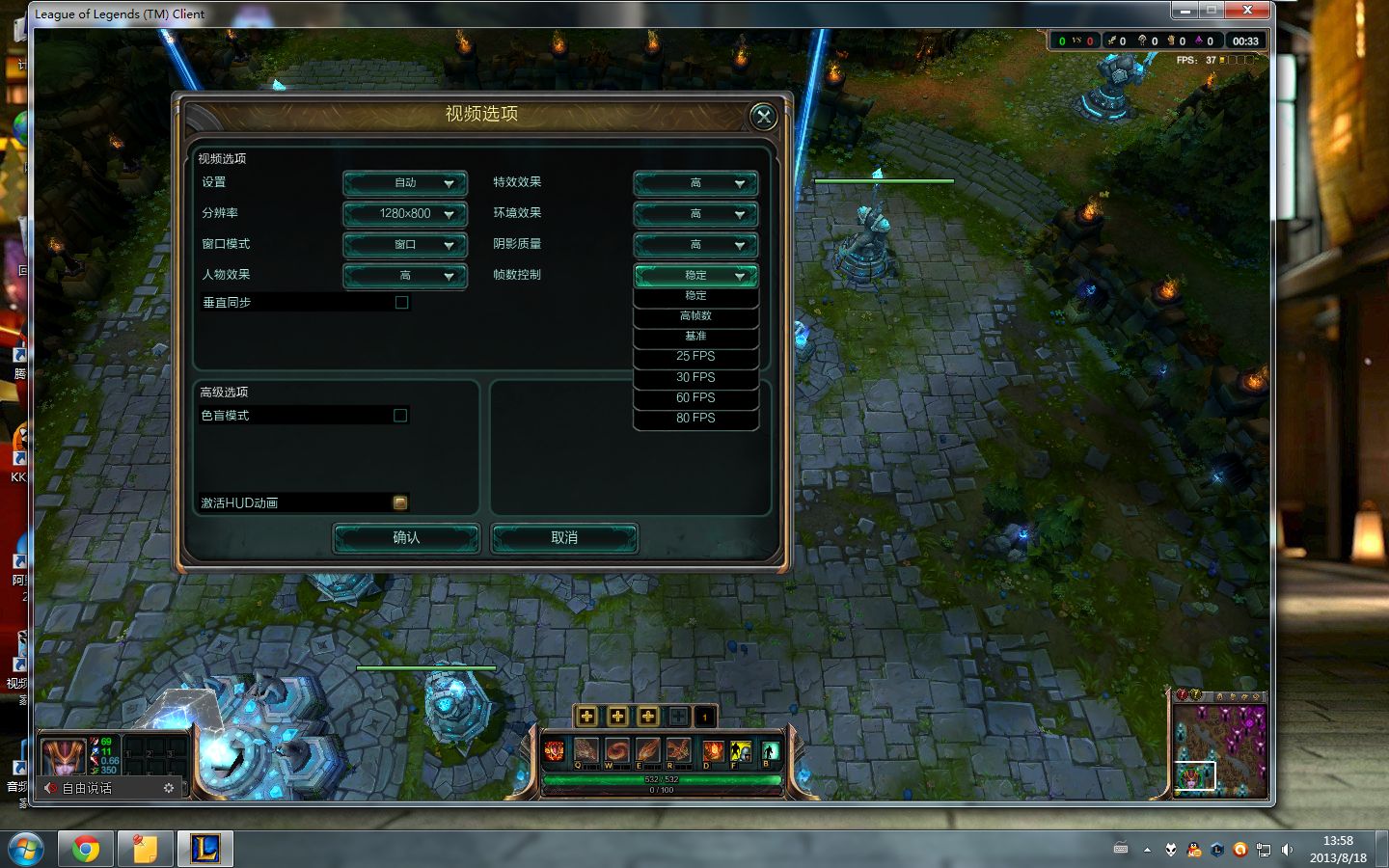Choose 高帧数 from the frame rate list
Image resolution: width=1389 pixels, height=868 pixels.
pos(695,316)
